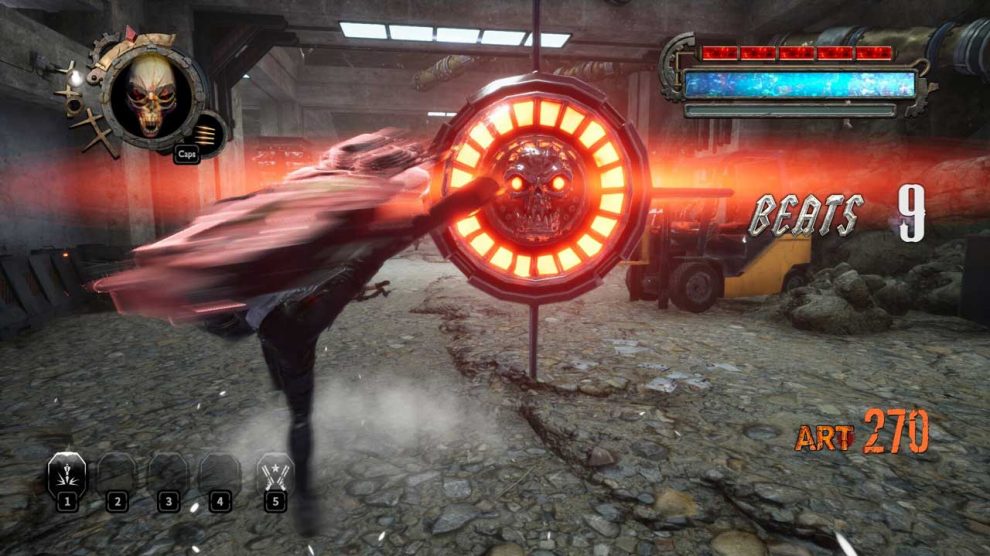
Task: Use the crossed-swords star ability in slot 5
Action: [274, 472]
